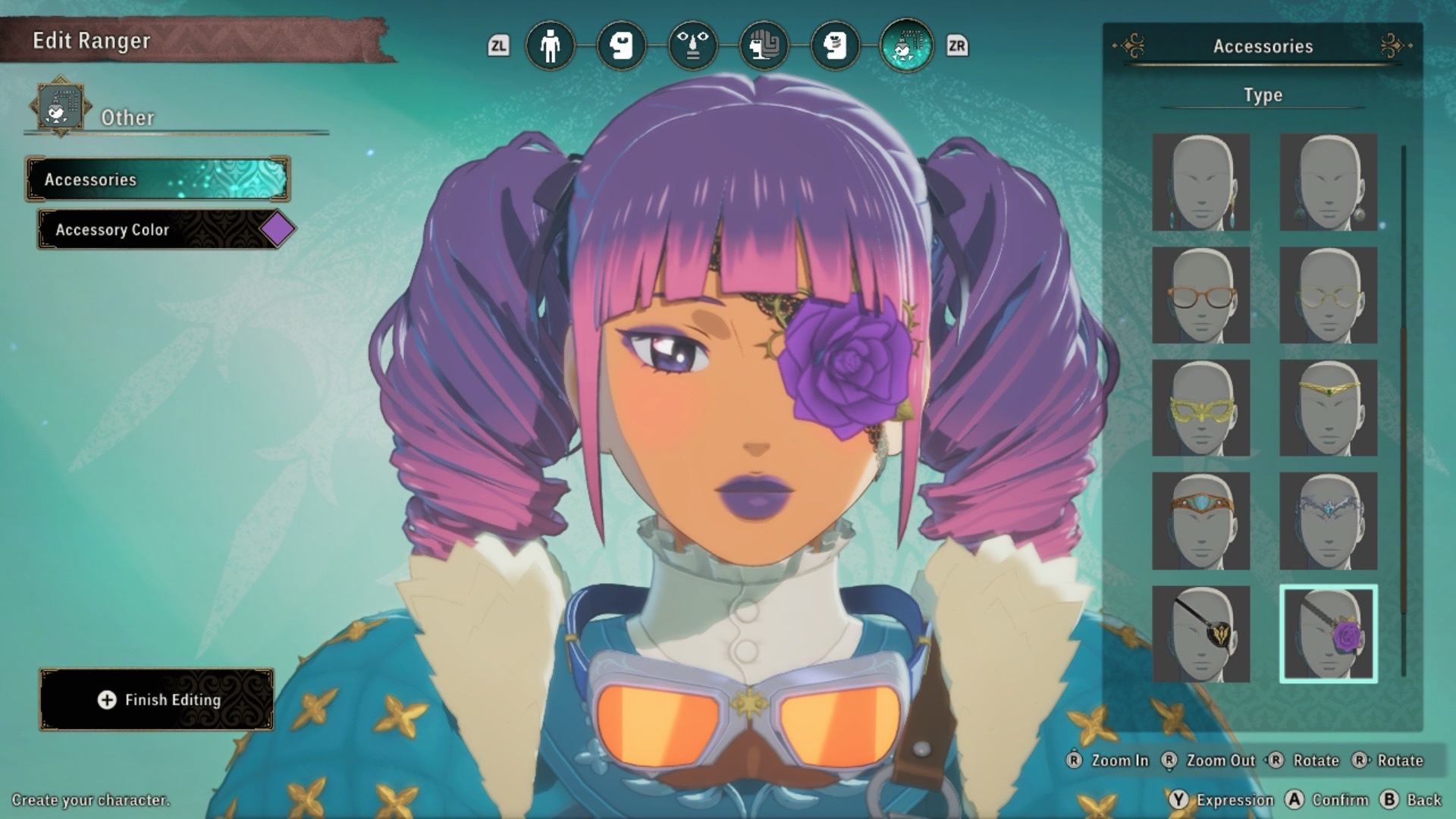The height and width of the screenshot is (819, 1456).
Task: Select the Accessories menu entry
Action: 158,180
